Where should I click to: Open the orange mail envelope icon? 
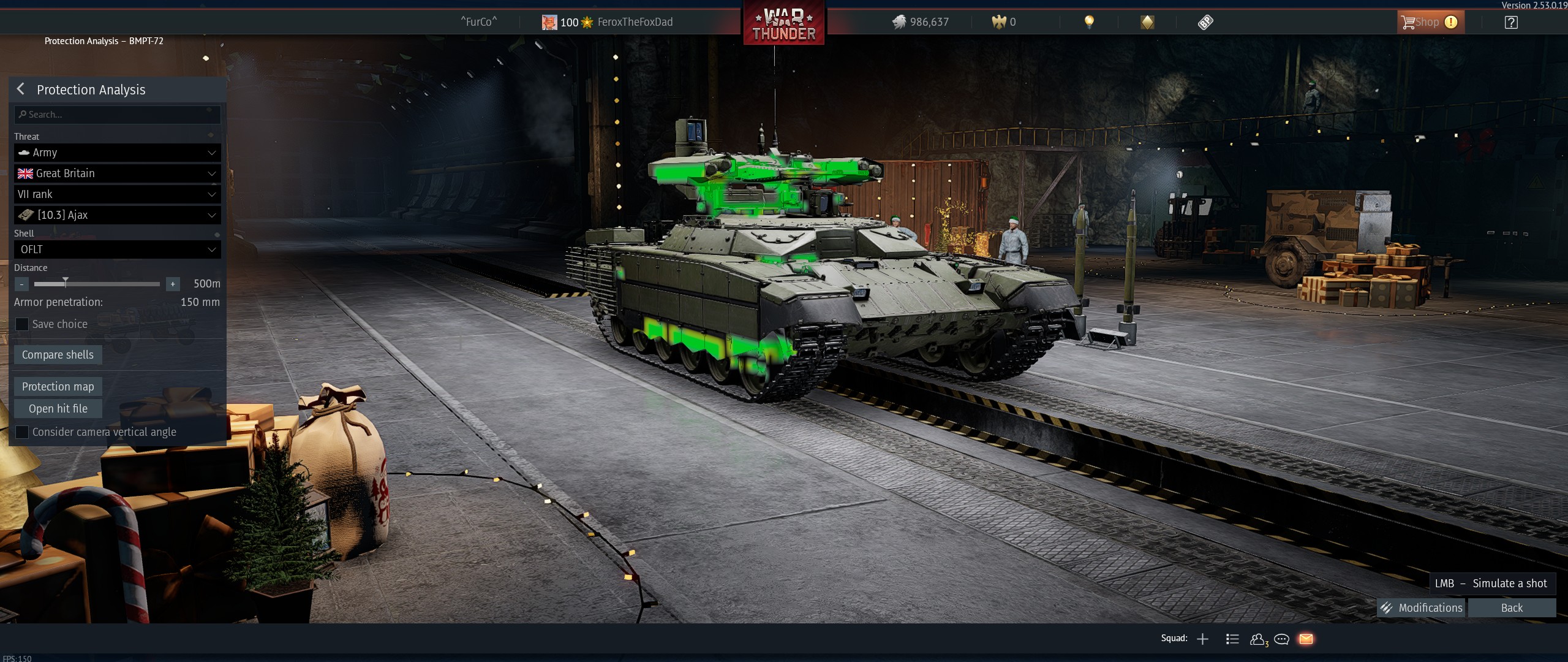tap(1306, 639)
